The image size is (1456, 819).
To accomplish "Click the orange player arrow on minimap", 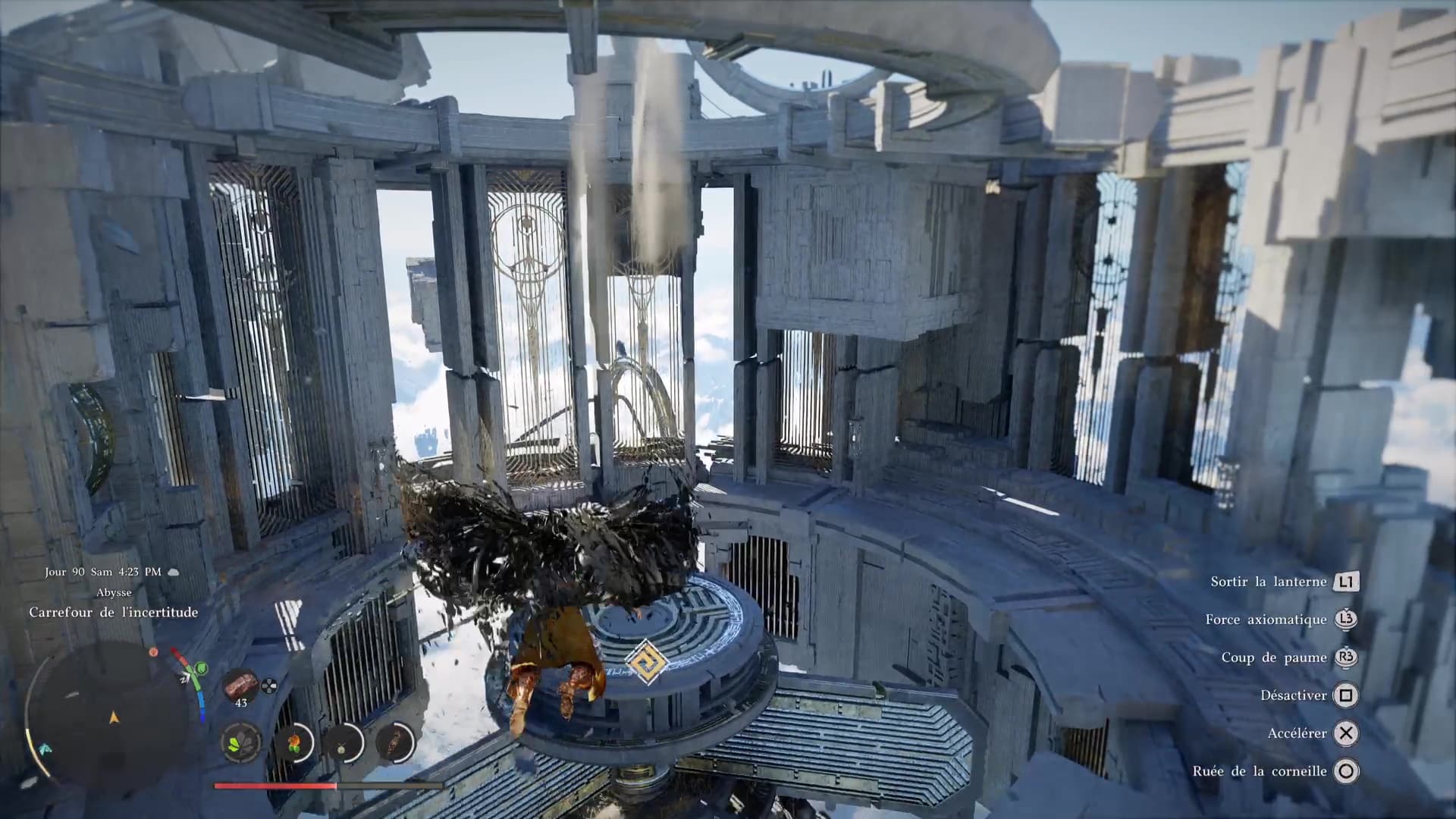I will click(x=115, y=717).
